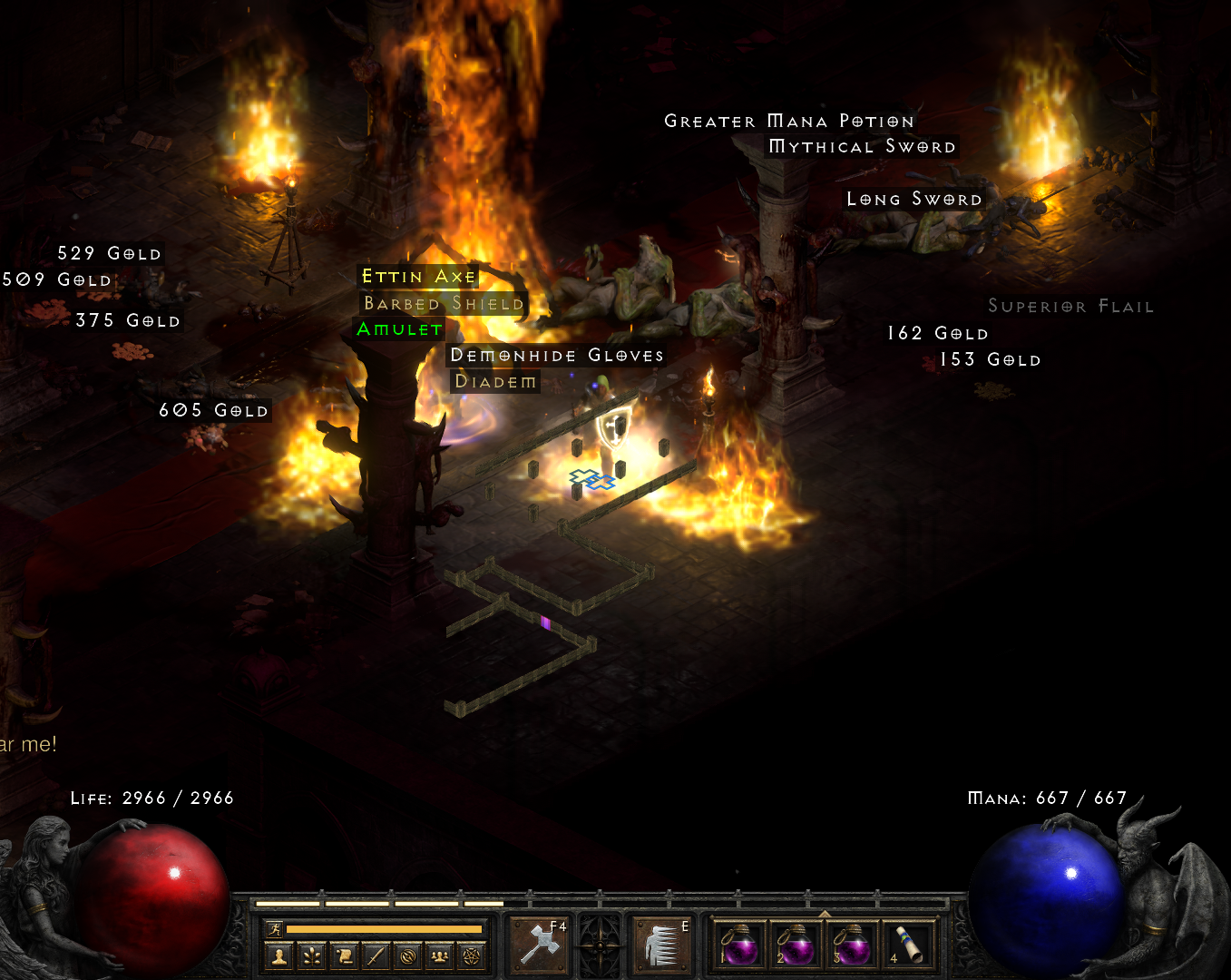The width and height of the screenshot is (1231, 980).
Task: Pick up the Diadem item label
Action: (x=495, y=382)
